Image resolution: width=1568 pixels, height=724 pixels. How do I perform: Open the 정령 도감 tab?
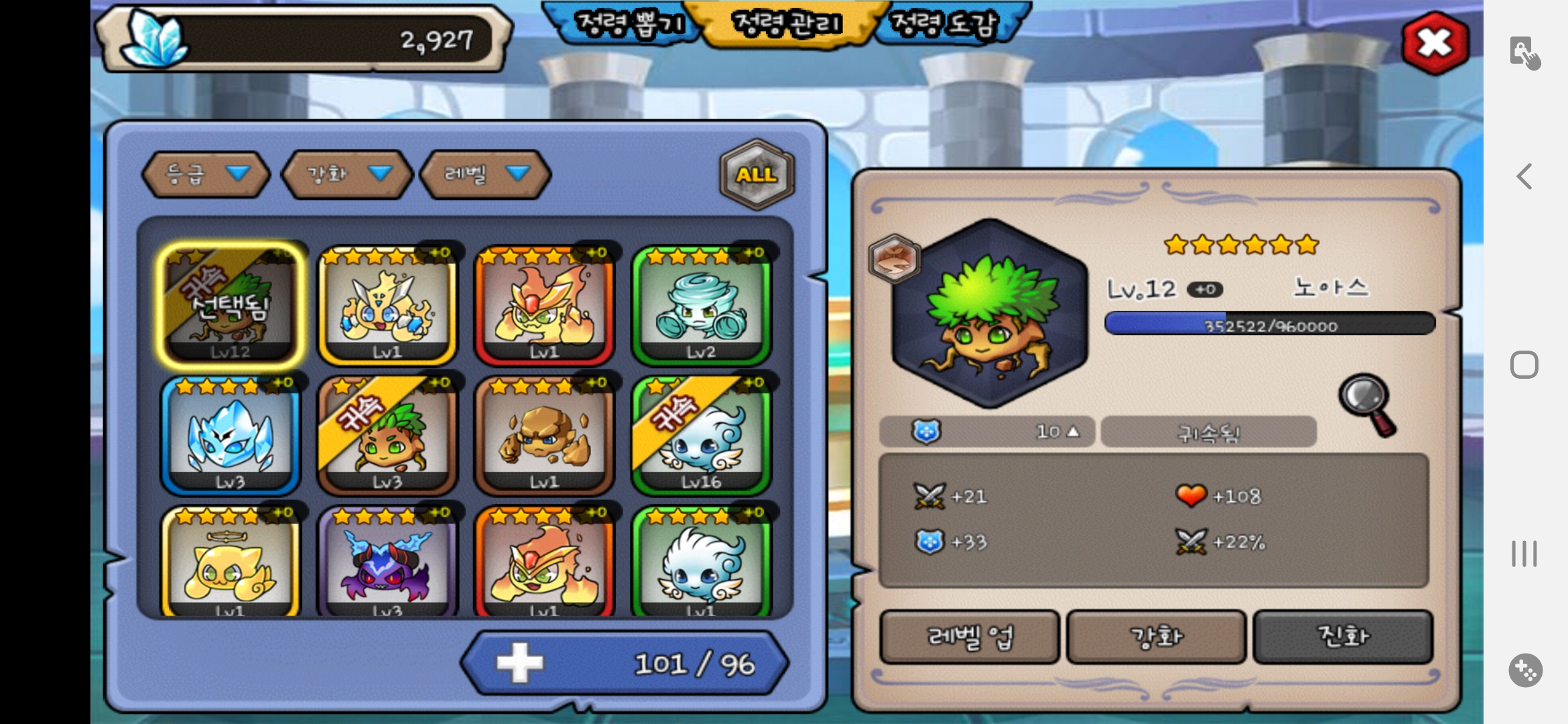tap(945, 24)
